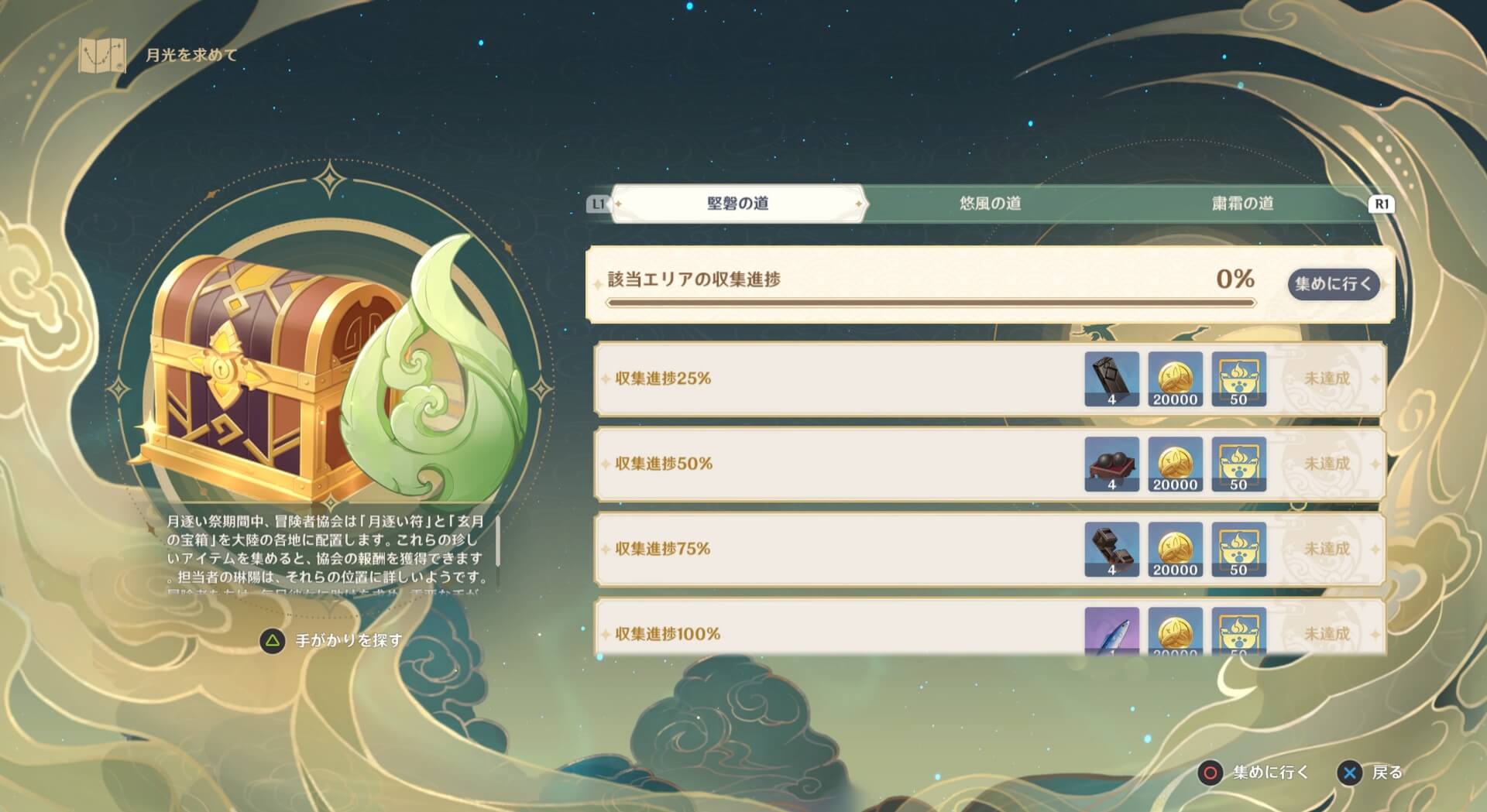Click the Mora coin icon in the 25% reward row
This screenshot has height=812, width=1487.
click(x=1175, y=378)
